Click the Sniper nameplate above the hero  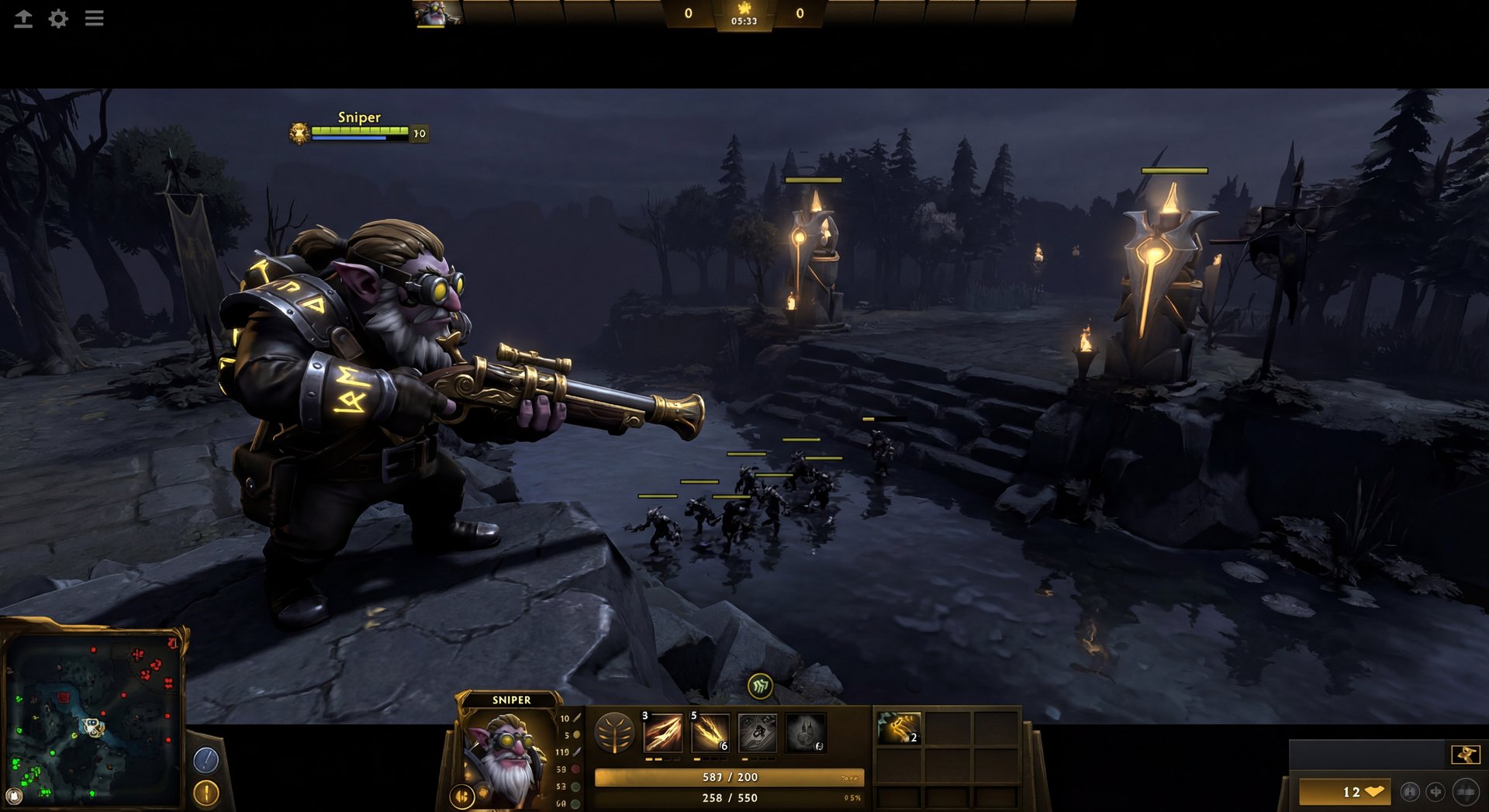[x=358, y=117]
